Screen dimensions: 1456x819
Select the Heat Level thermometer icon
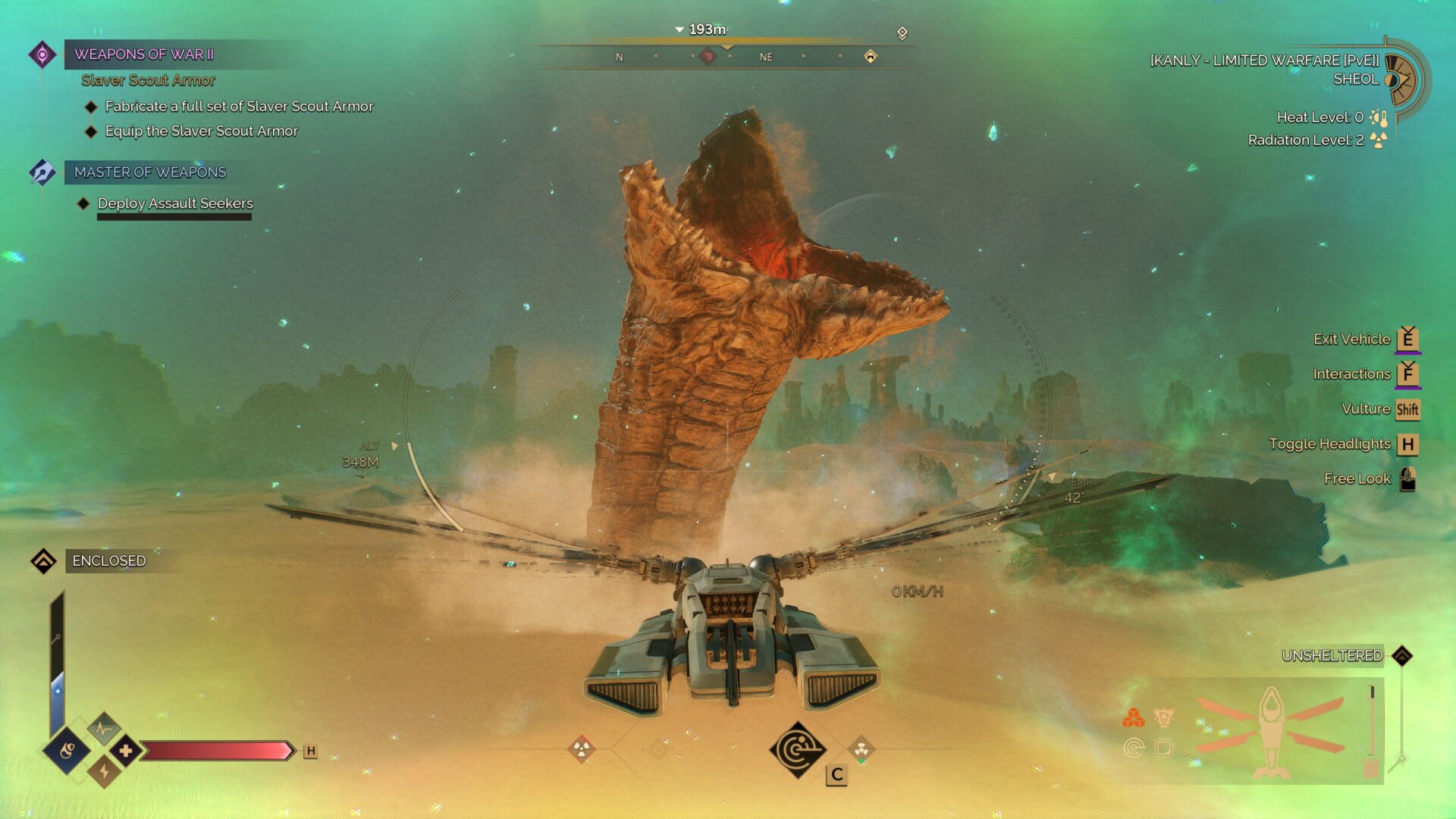1379,118
